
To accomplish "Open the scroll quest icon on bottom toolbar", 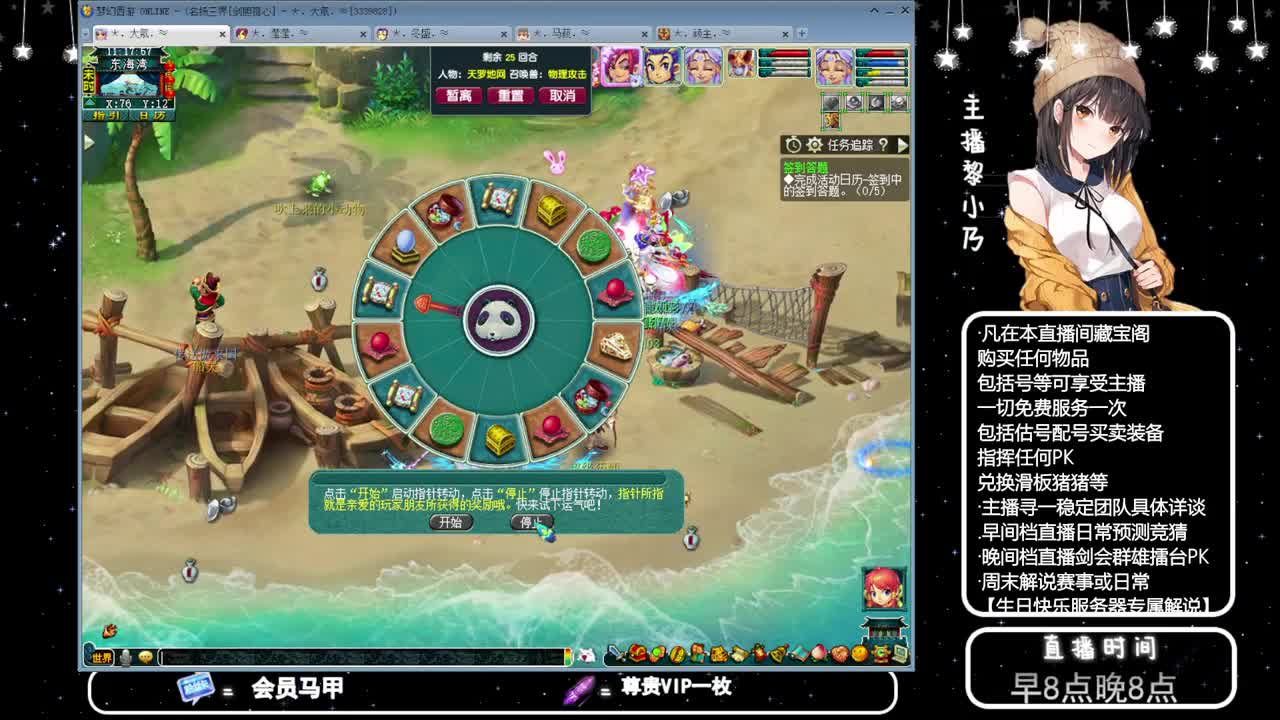I will click(736, 655).
